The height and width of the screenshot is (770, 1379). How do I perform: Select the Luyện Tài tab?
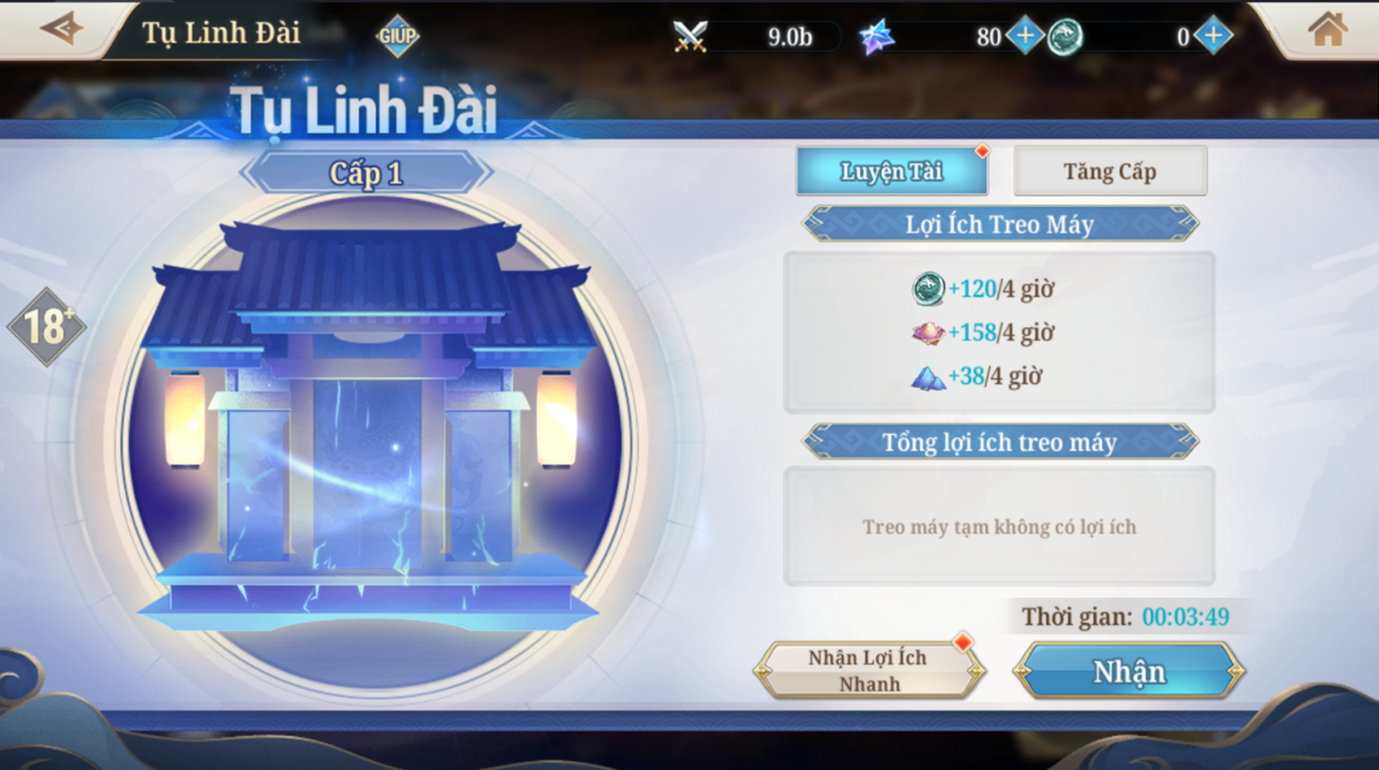point(890,170)
